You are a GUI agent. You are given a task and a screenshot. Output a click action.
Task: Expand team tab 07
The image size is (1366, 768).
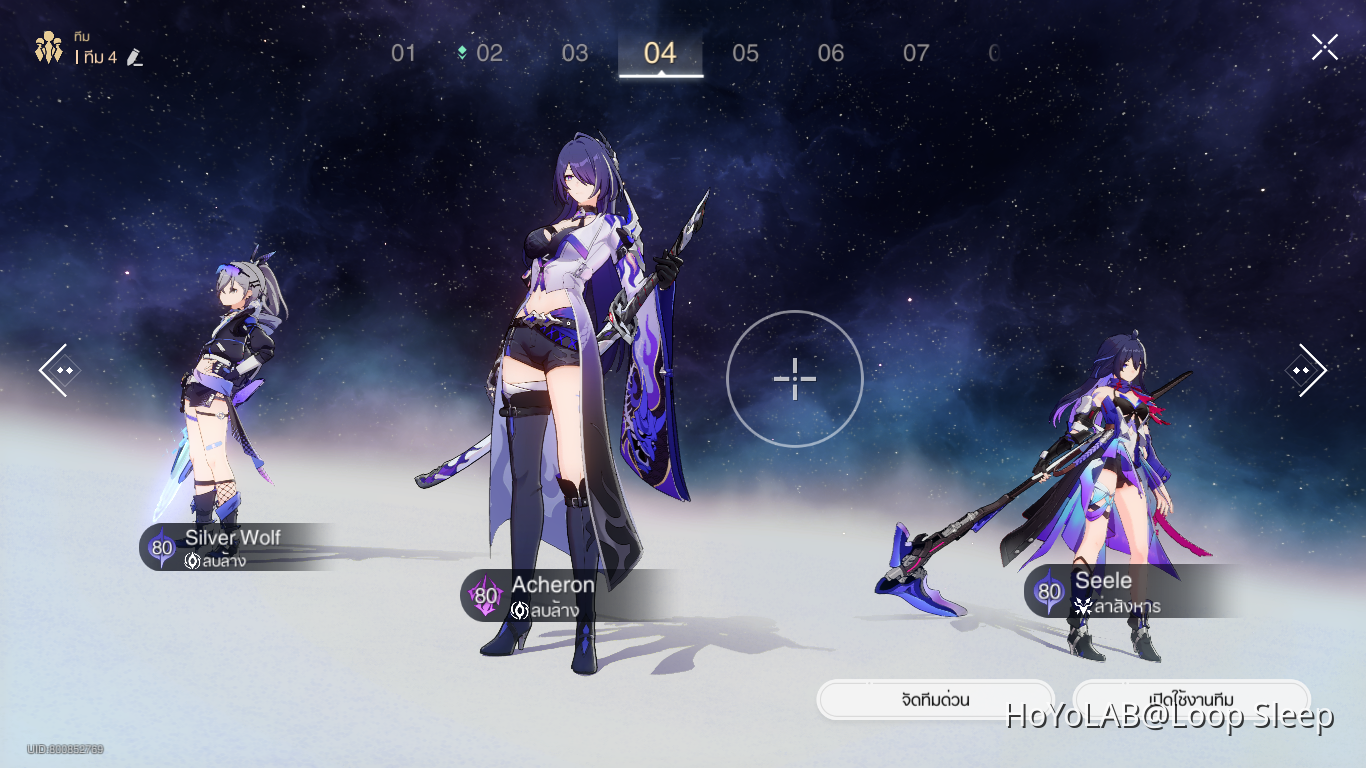coord(916,54)
